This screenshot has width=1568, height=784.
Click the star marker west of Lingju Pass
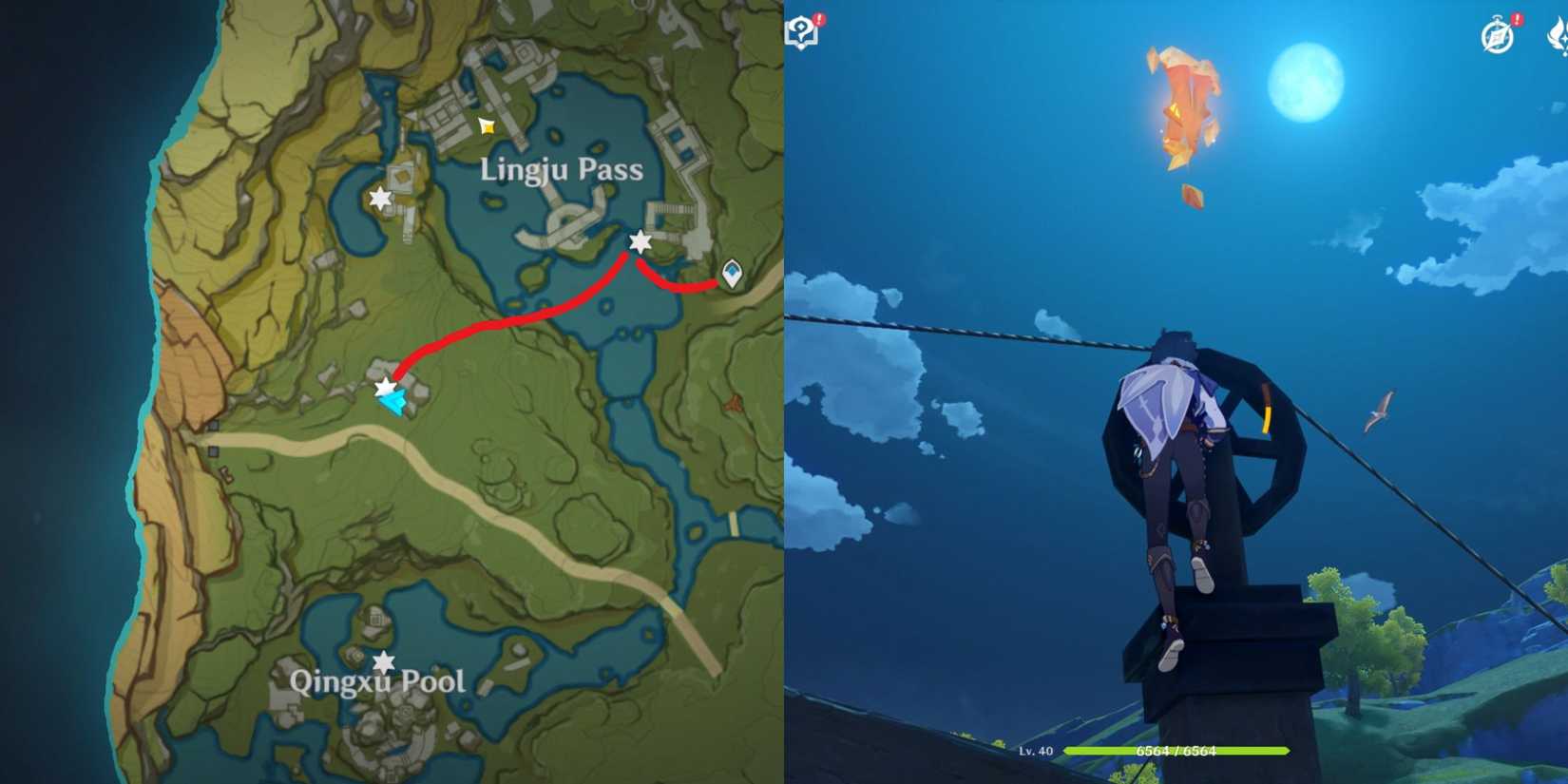click(x=379, y=197)
